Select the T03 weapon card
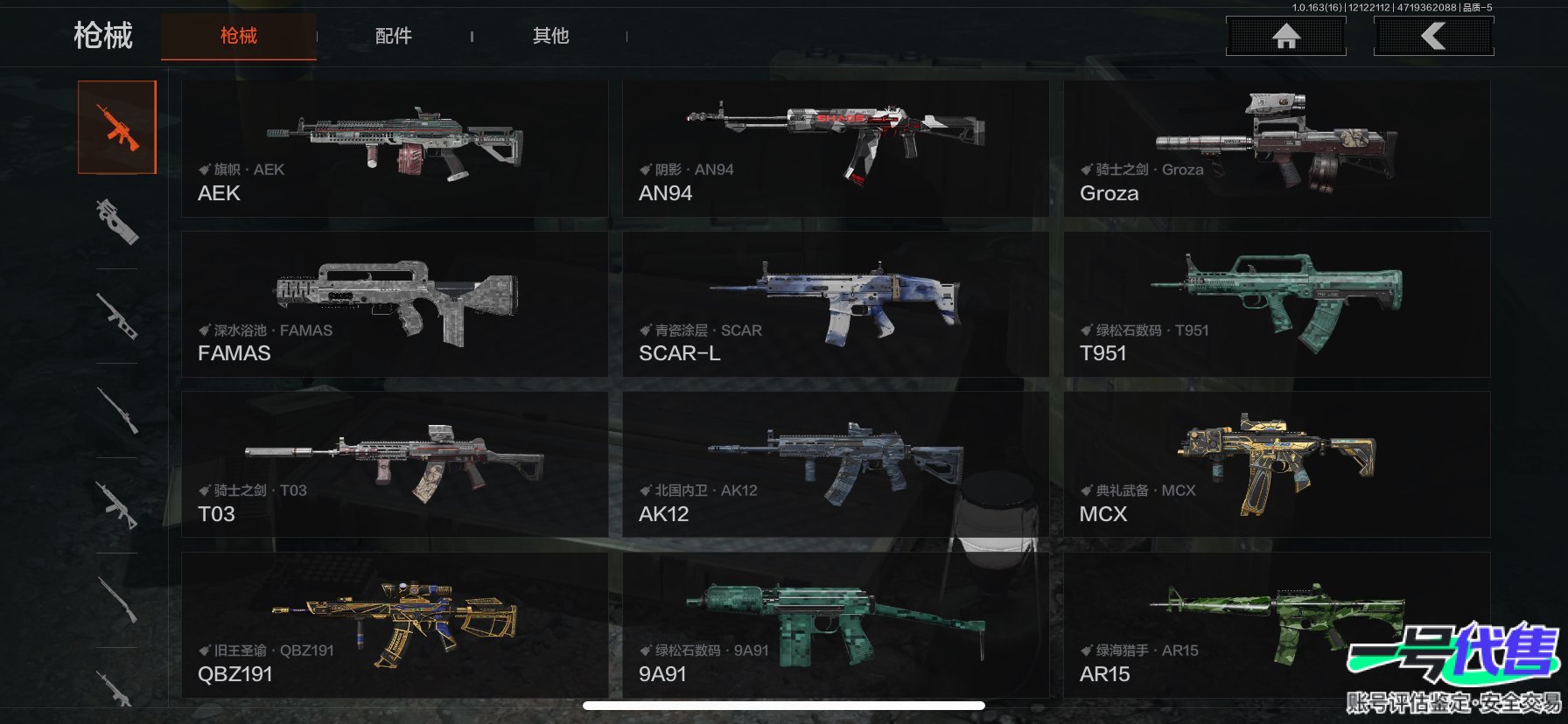The width and height of the screenshot is (1568, 724). pos(395,464)
